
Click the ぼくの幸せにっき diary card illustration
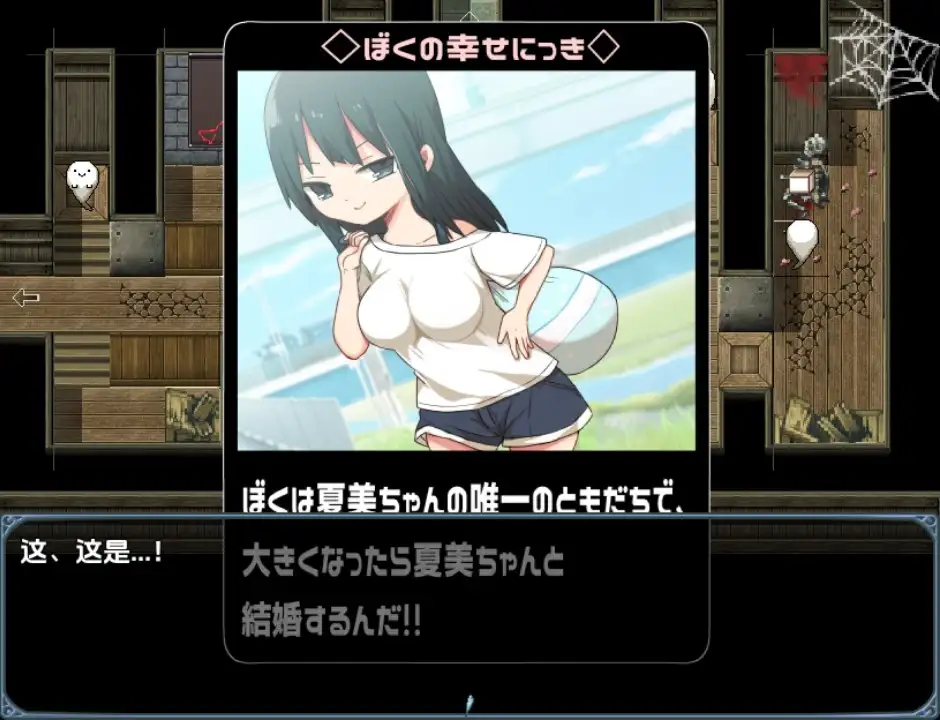[466, 260]
